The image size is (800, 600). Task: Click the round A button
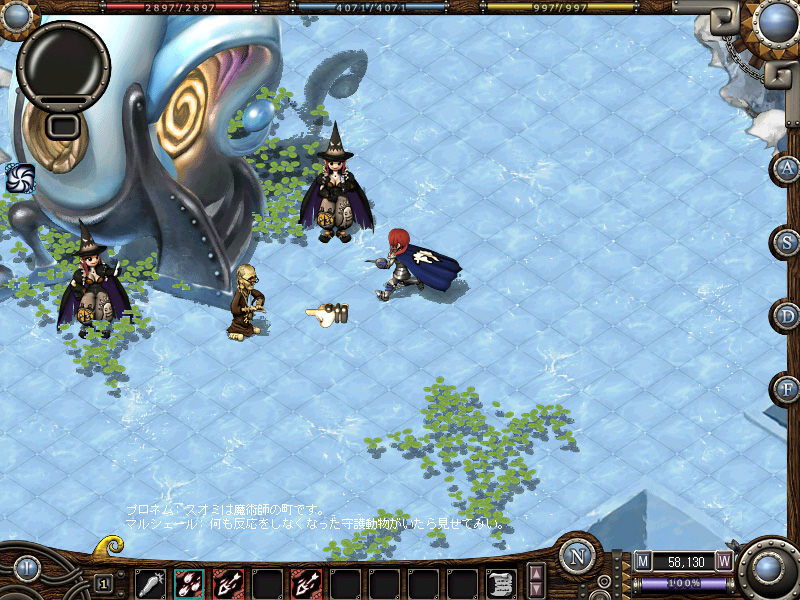click(x=787, y=168)
